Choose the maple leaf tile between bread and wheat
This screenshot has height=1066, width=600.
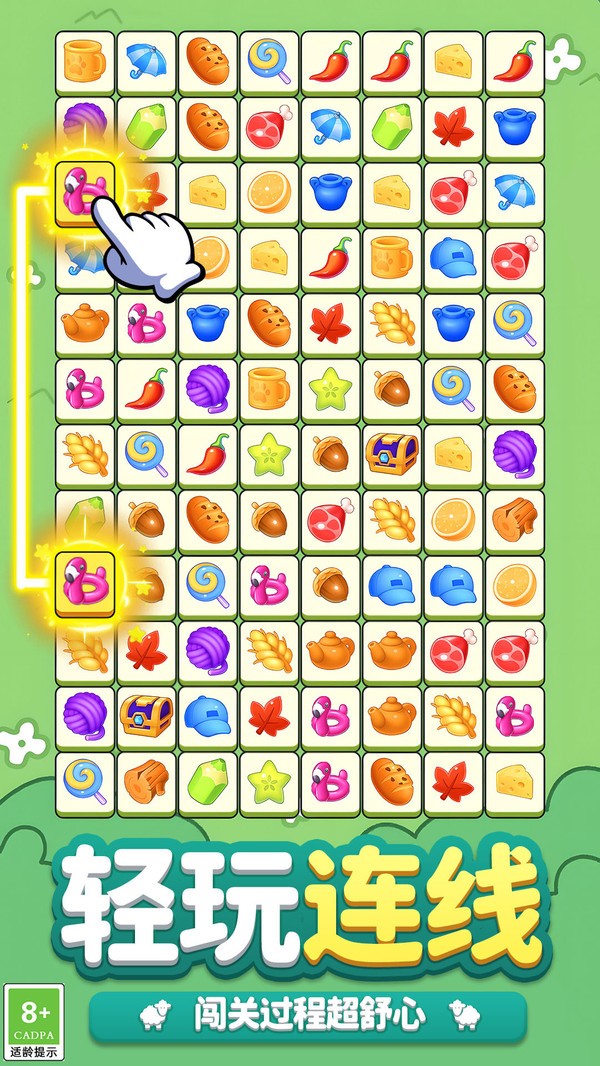[330, 322]
